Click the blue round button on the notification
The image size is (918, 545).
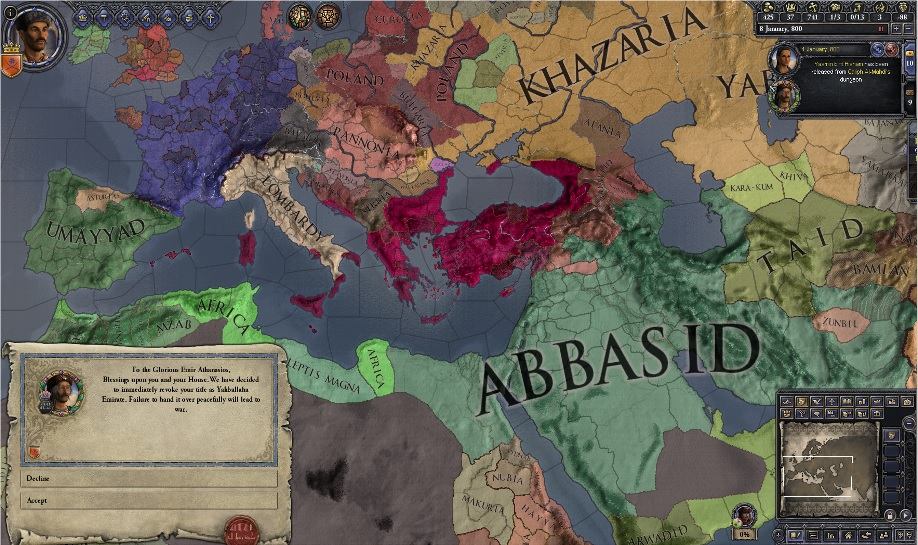tap(878, 49)
